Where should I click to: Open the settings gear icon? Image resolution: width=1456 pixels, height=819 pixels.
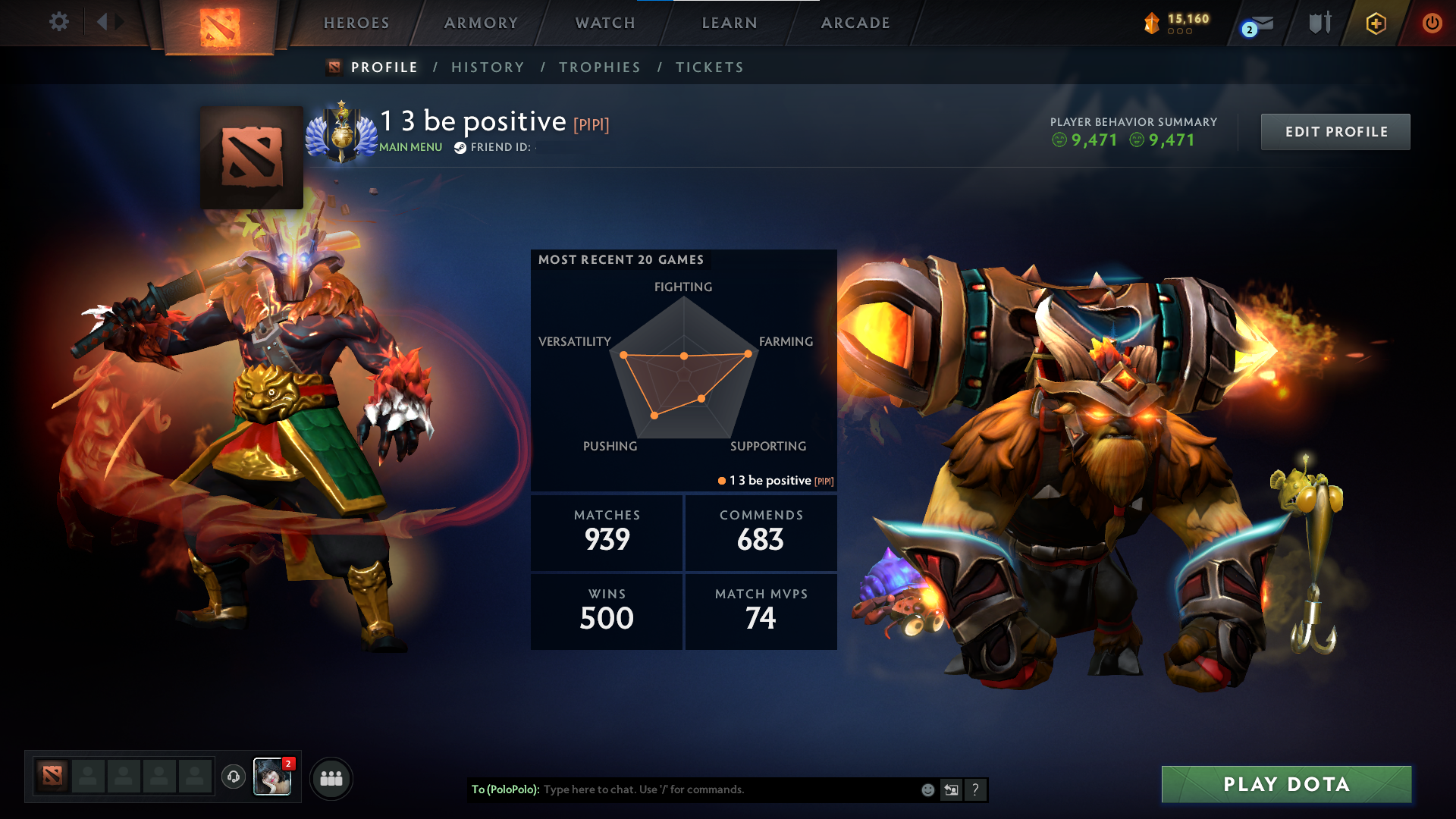(x=59, y=22)
